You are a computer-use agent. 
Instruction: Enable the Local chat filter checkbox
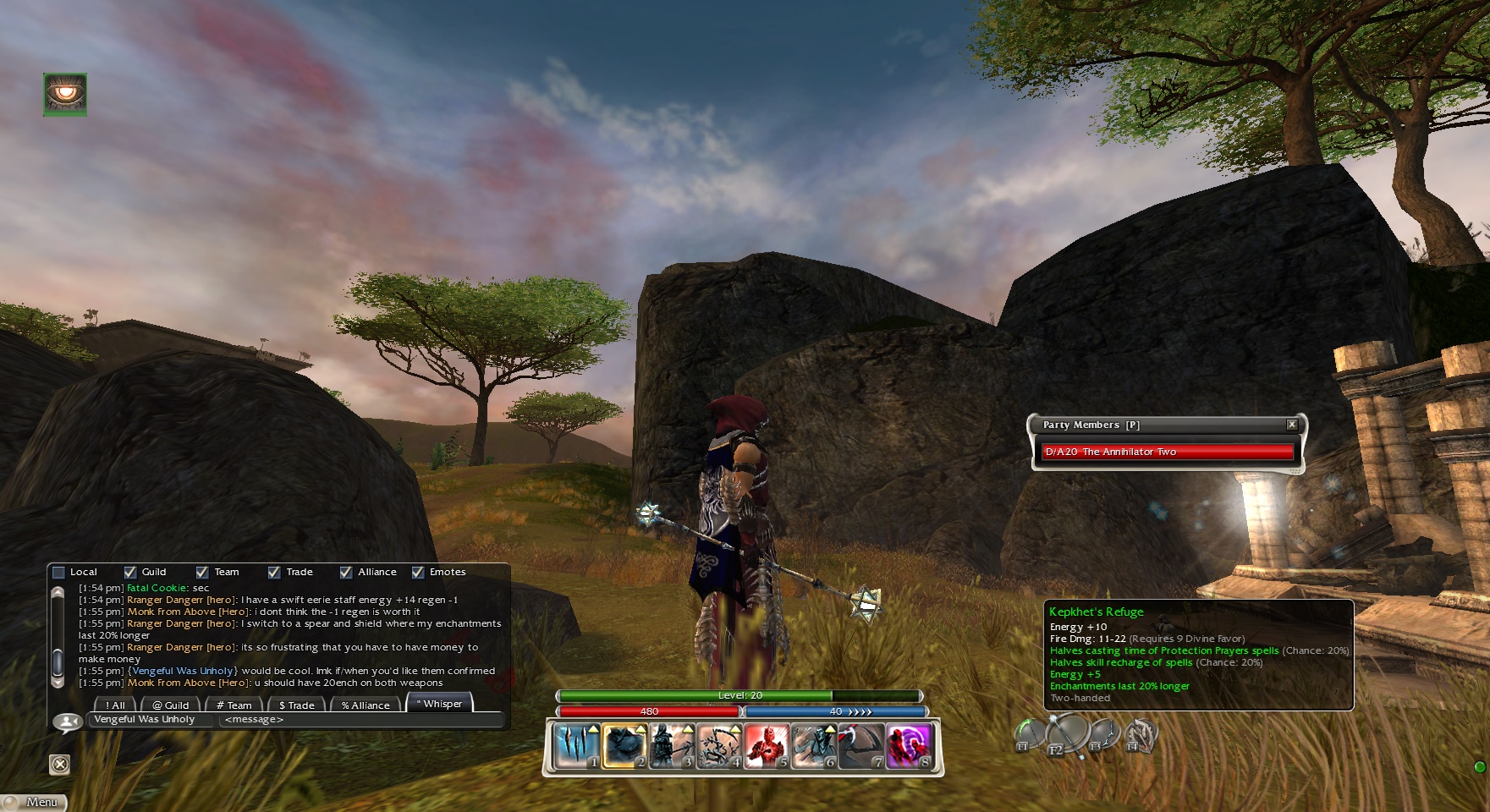(58, 573)
